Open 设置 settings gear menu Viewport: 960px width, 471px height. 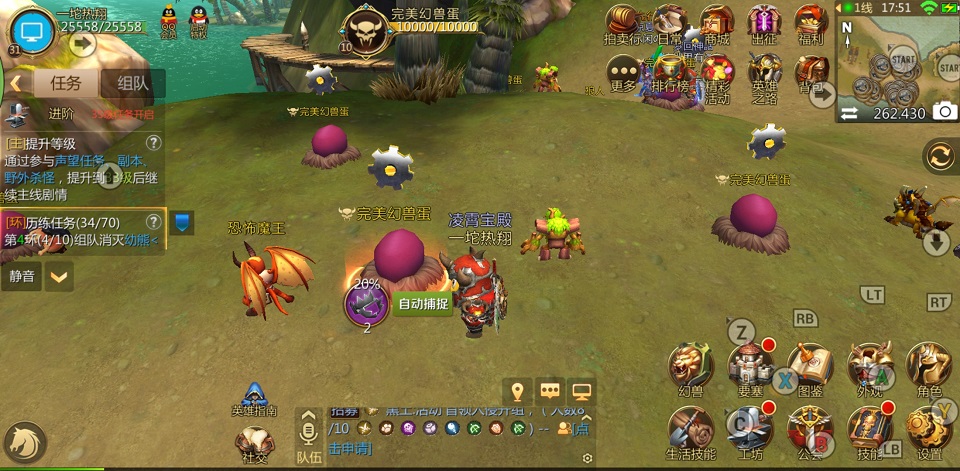pos(929,432)
